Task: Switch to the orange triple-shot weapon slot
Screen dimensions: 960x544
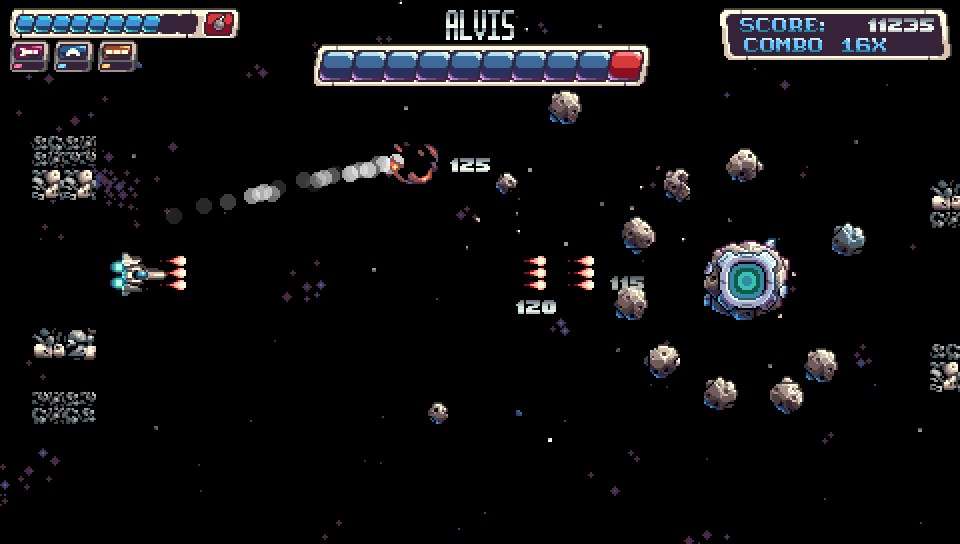Action: coord(117,55)
